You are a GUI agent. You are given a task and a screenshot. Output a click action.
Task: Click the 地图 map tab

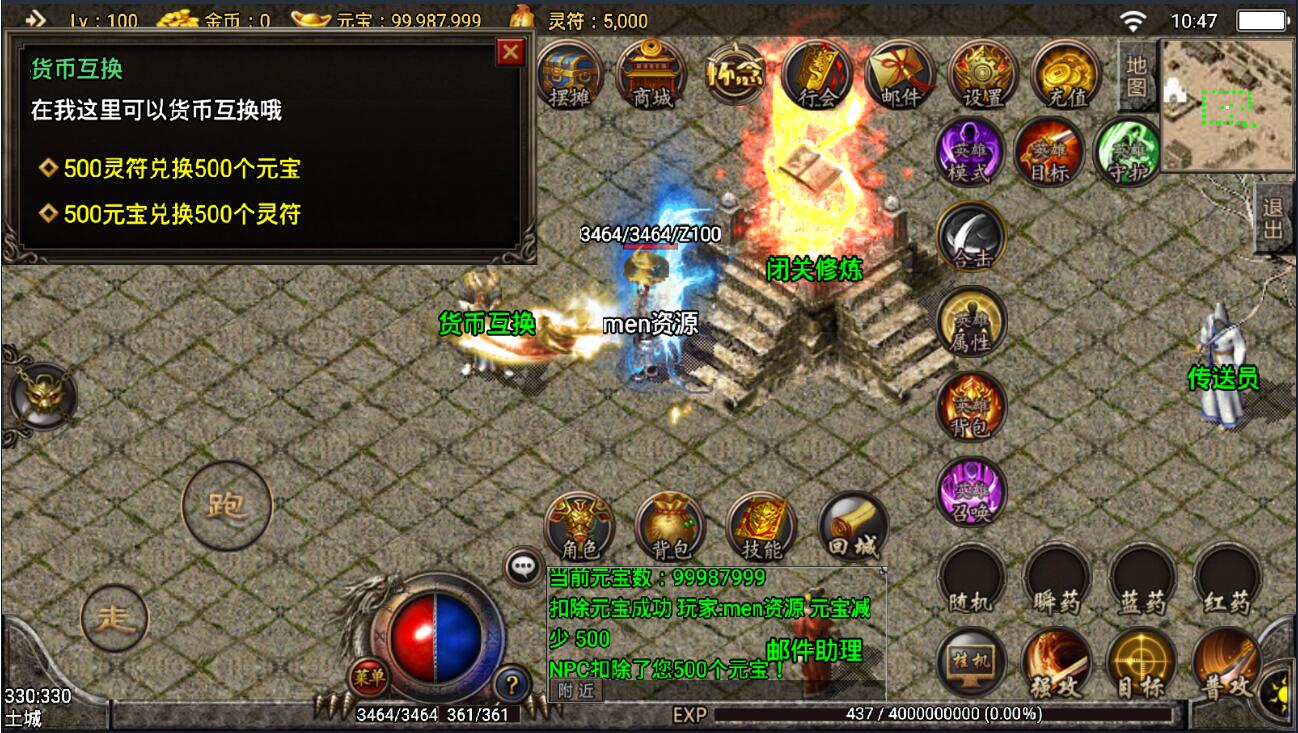[1136, 76]
